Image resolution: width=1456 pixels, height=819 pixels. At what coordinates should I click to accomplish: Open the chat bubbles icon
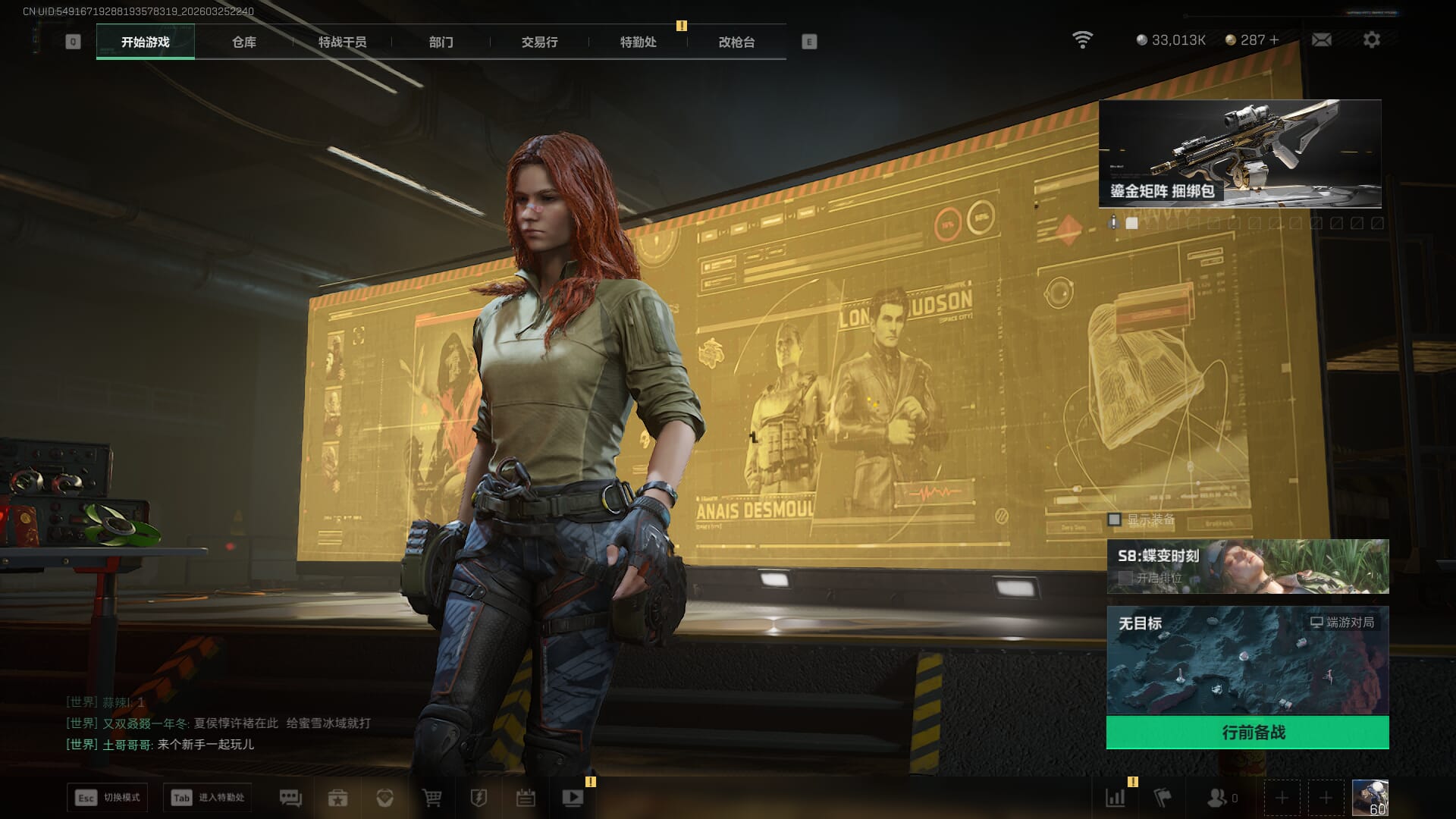290,798
